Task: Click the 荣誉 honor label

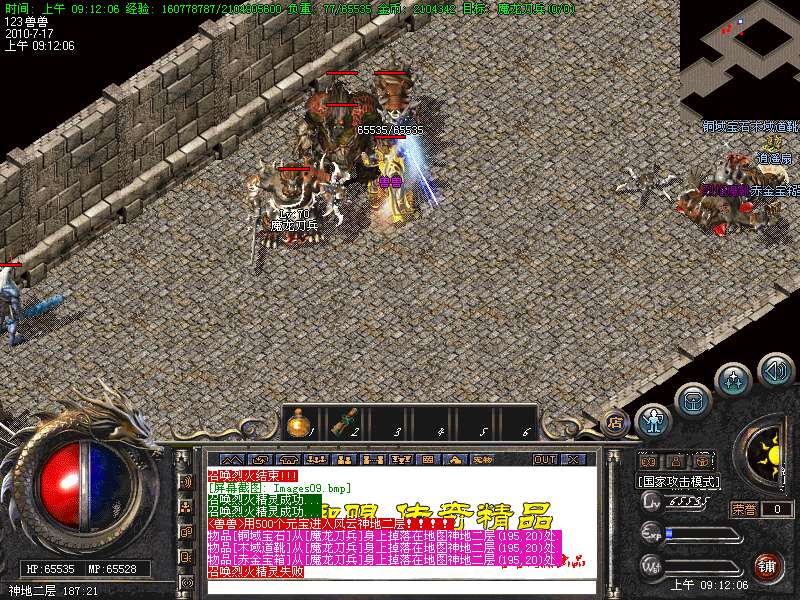Action: tap(745, 509)
